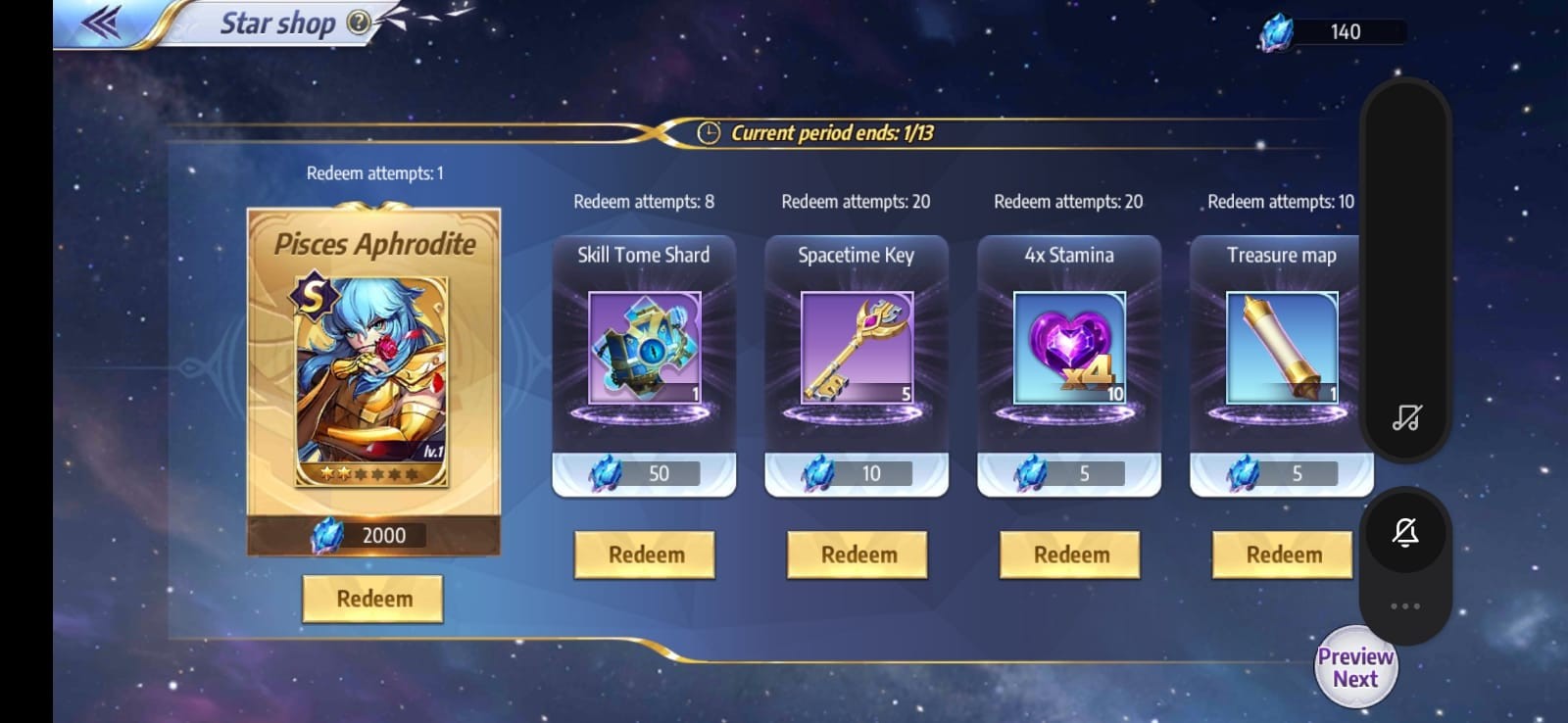
Task: Redeem the Skill Tome Shard
Action: (x=644, y=554)
